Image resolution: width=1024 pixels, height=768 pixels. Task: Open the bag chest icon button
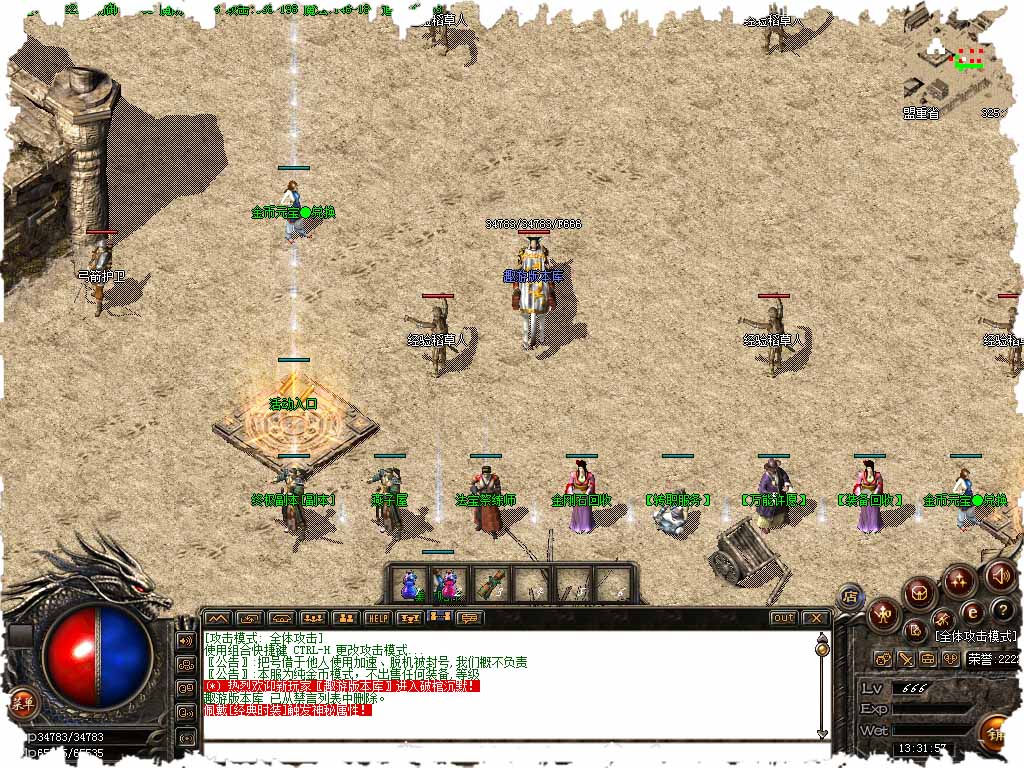tap(919, 594)
